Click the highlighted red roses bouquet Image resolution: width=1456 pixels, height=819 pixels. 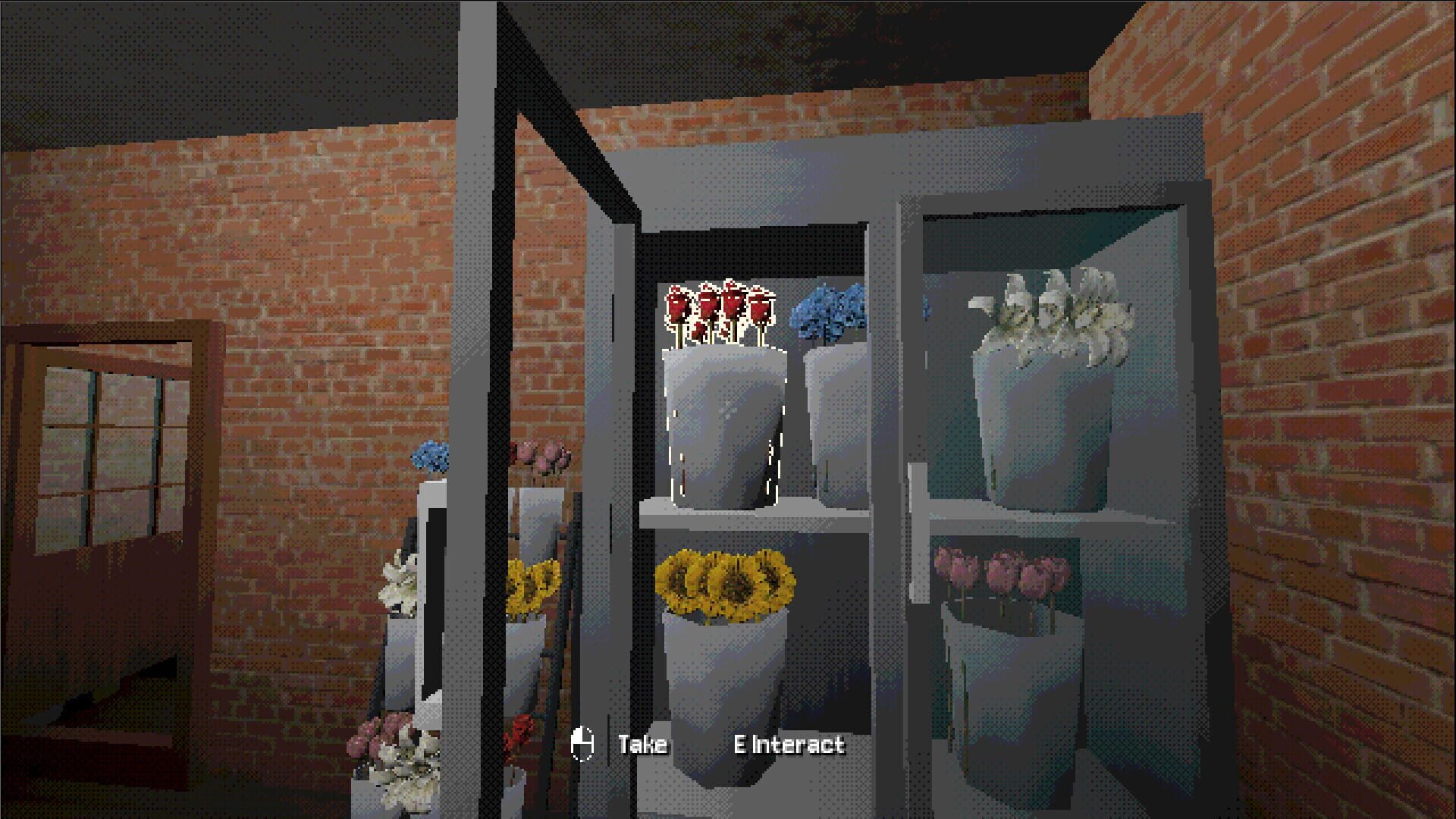717,311
